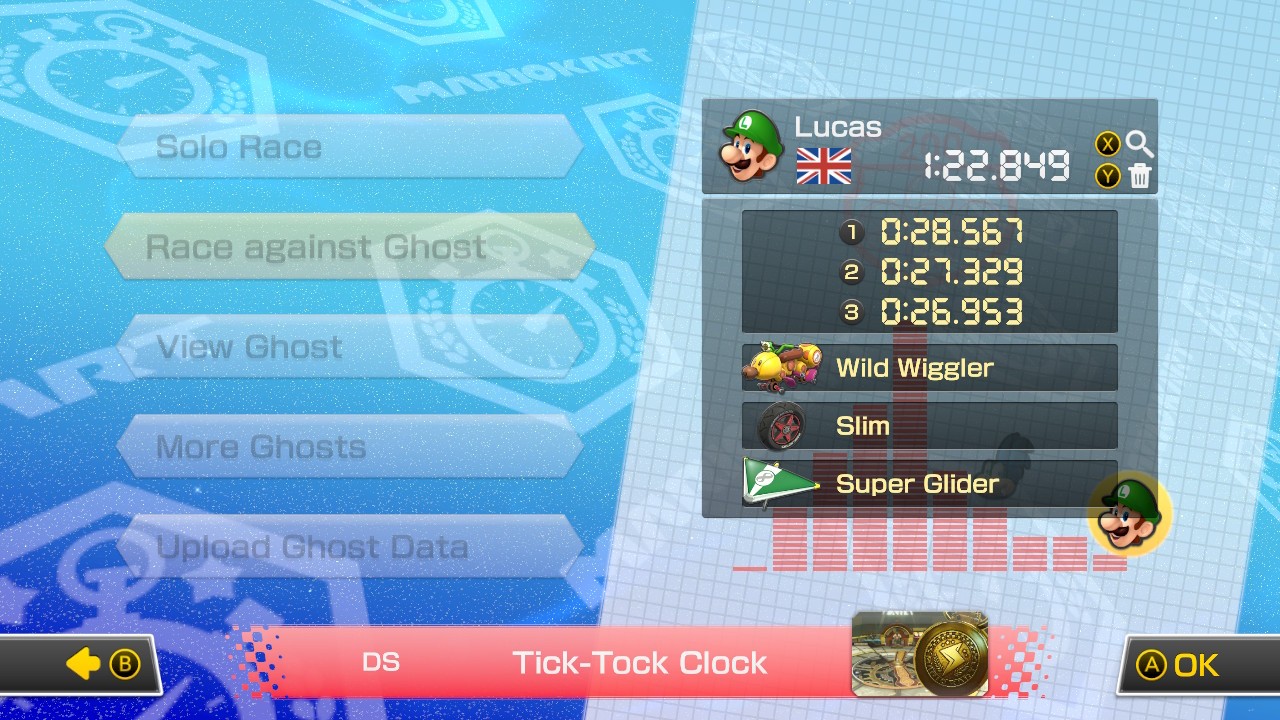Open the View Ghost option

click(x=350, y=347)
